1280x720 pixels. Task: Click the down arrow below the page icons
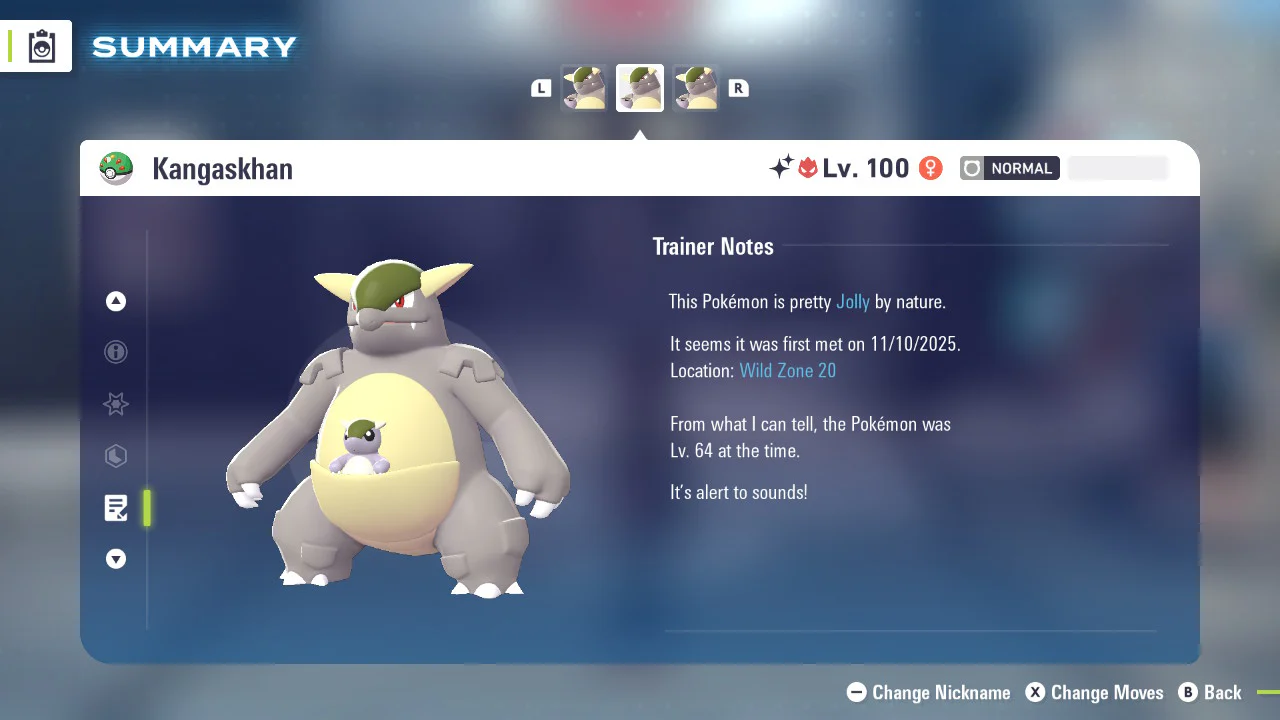click(116, 559)
